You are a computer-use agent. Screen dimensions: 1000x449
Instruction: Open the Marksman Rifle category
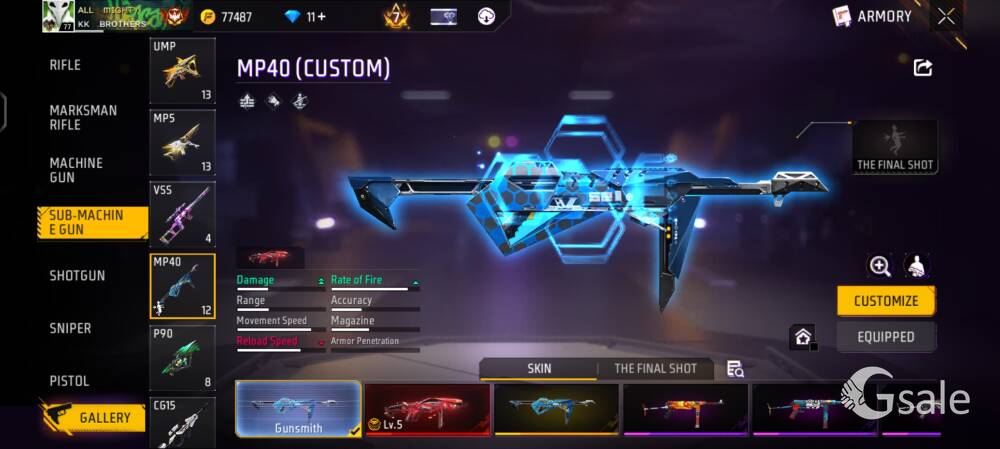click(x=83, y=117)
